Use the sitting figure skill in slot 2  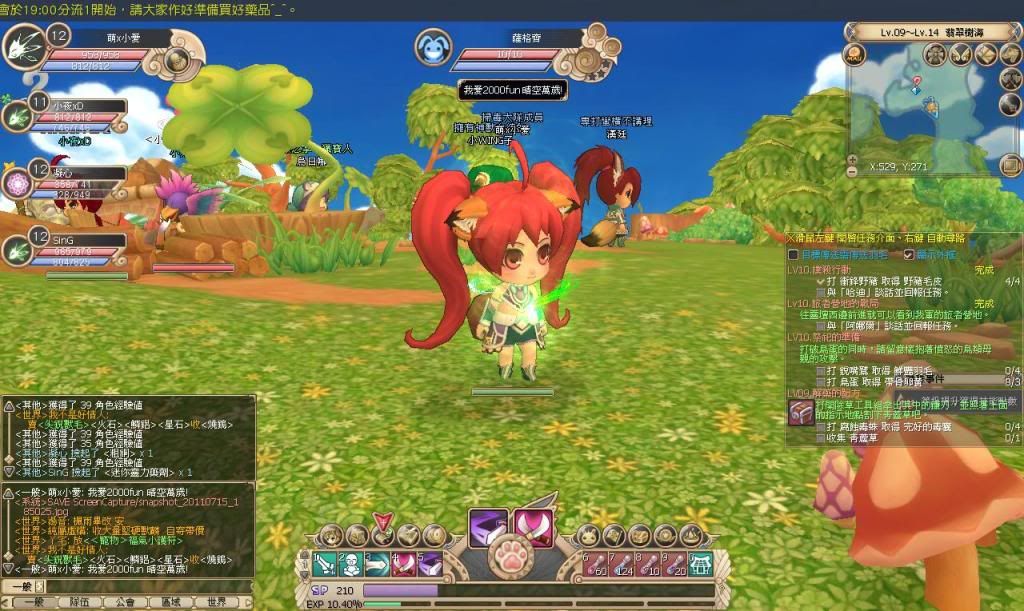tap(350, 565)
